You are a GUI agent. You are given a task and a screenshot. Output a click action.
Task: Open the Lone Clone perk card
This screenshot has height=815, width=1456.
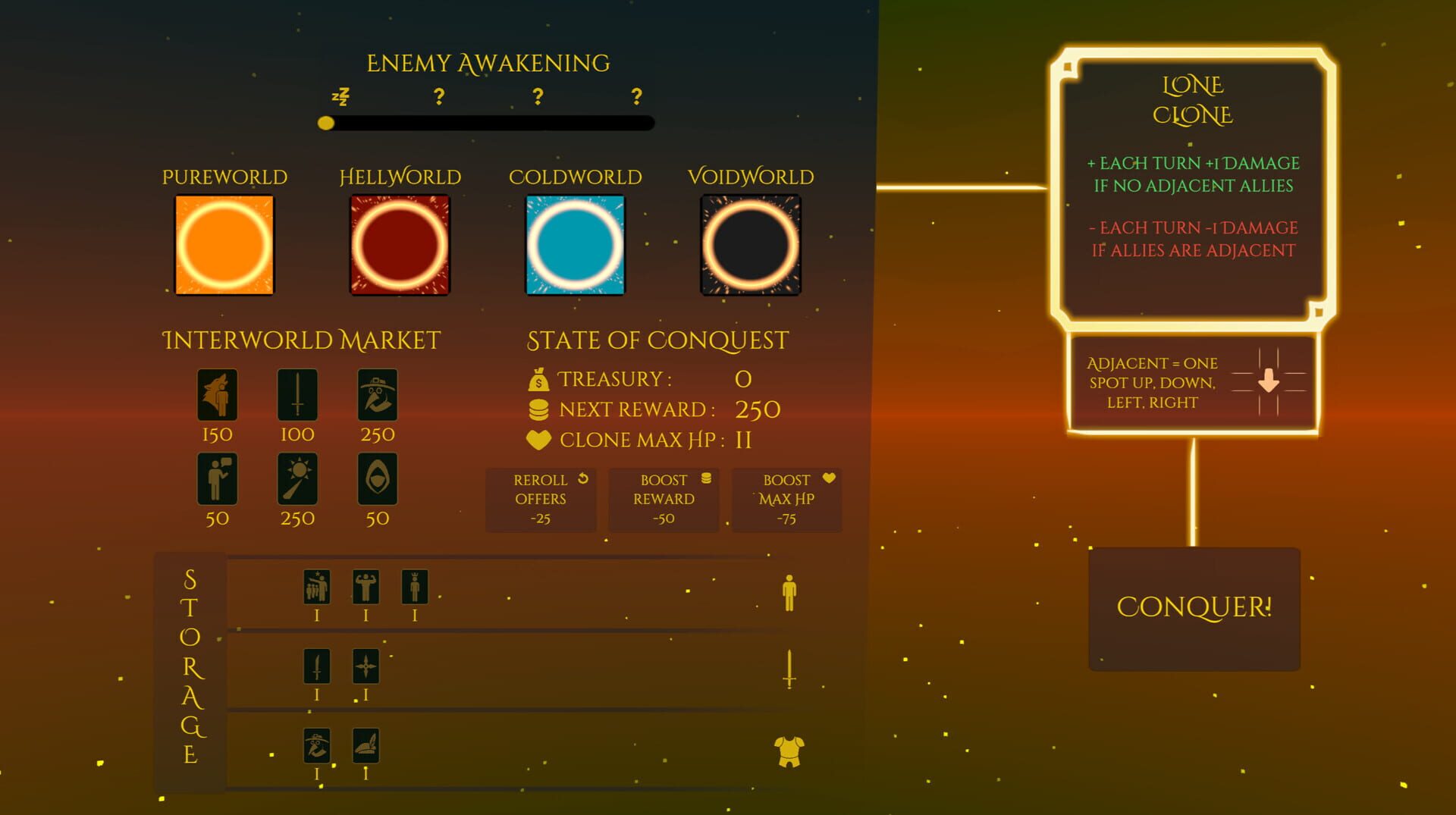[1194, 190]
